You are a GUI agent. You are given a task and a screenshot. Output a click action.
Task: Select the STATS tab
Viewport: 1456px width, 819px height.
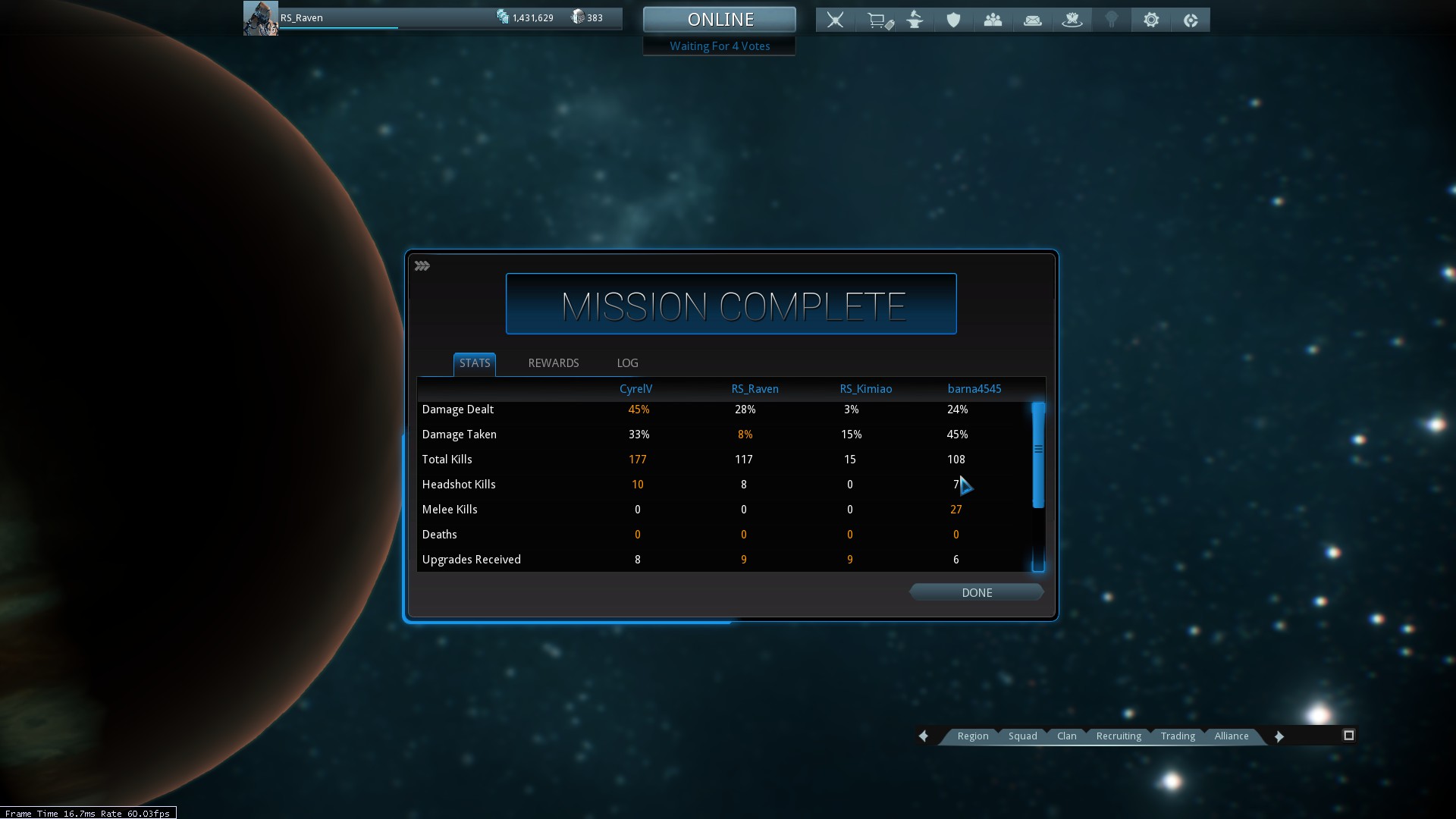click(475, 363)
